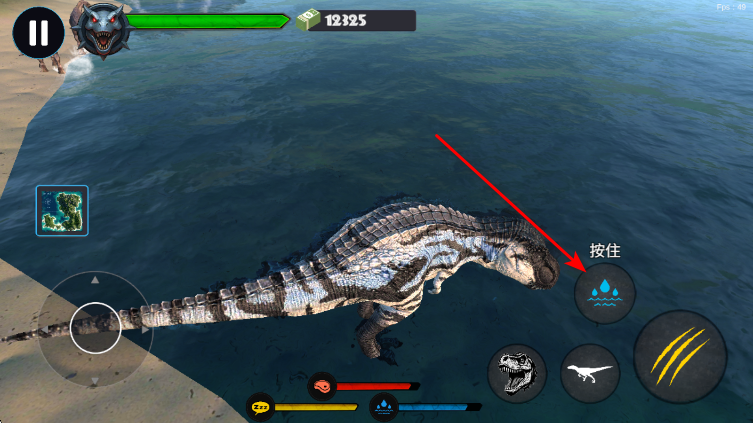753x423 pixels.
Task: Open the island minimap
Action: [62, 210]
